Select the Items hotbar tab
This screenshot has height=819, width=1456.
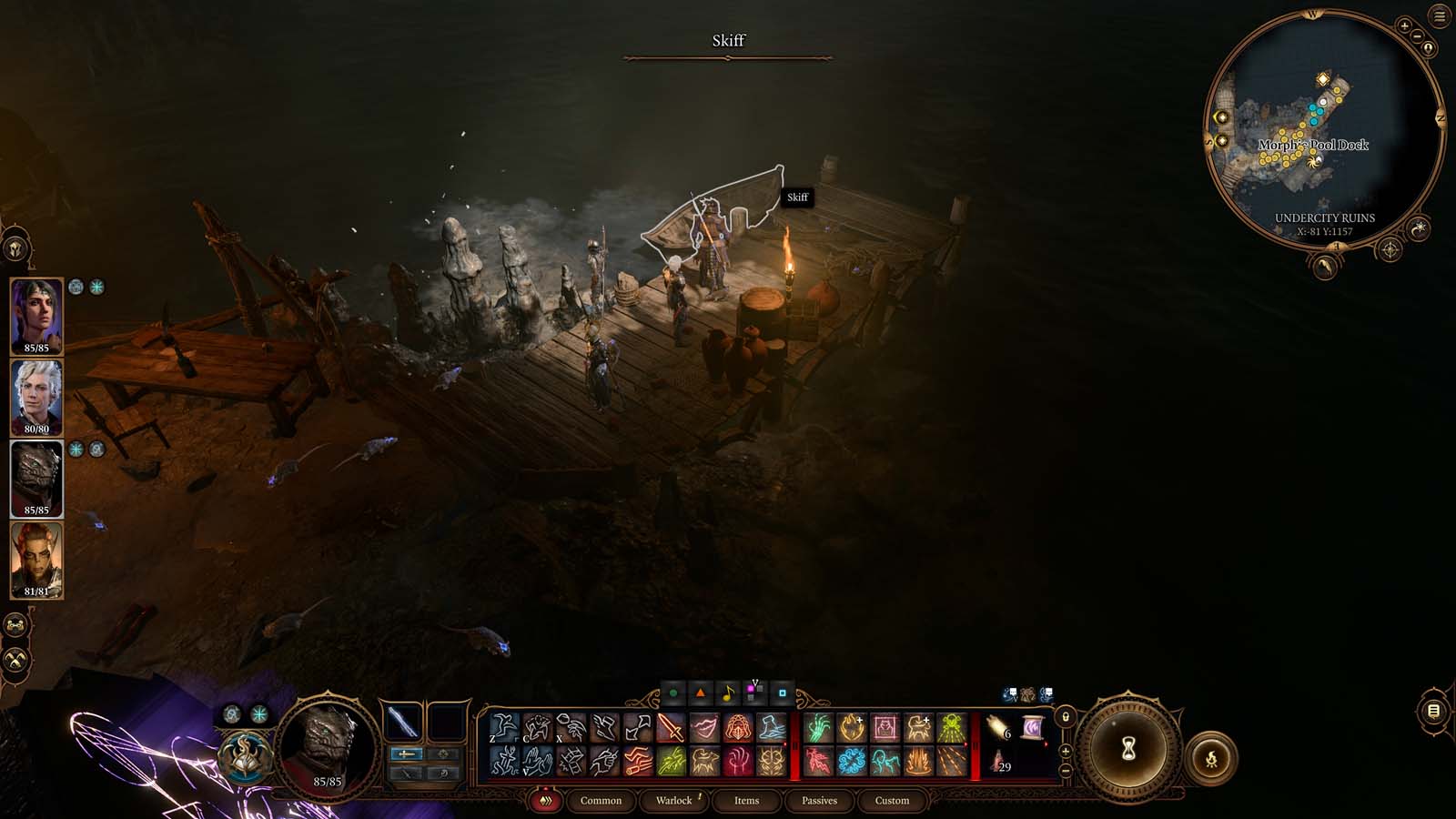coord(746,801)
